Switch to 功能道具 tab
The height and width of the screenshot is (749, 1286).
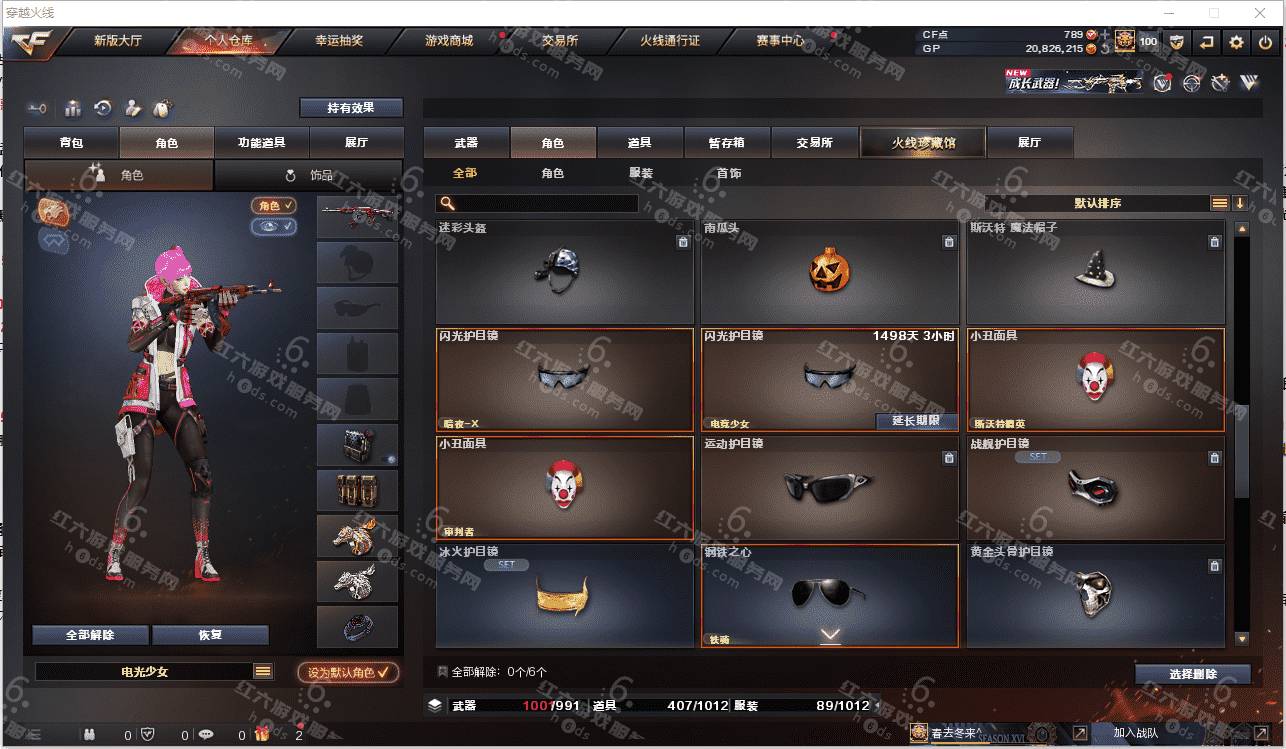point(261,143)
